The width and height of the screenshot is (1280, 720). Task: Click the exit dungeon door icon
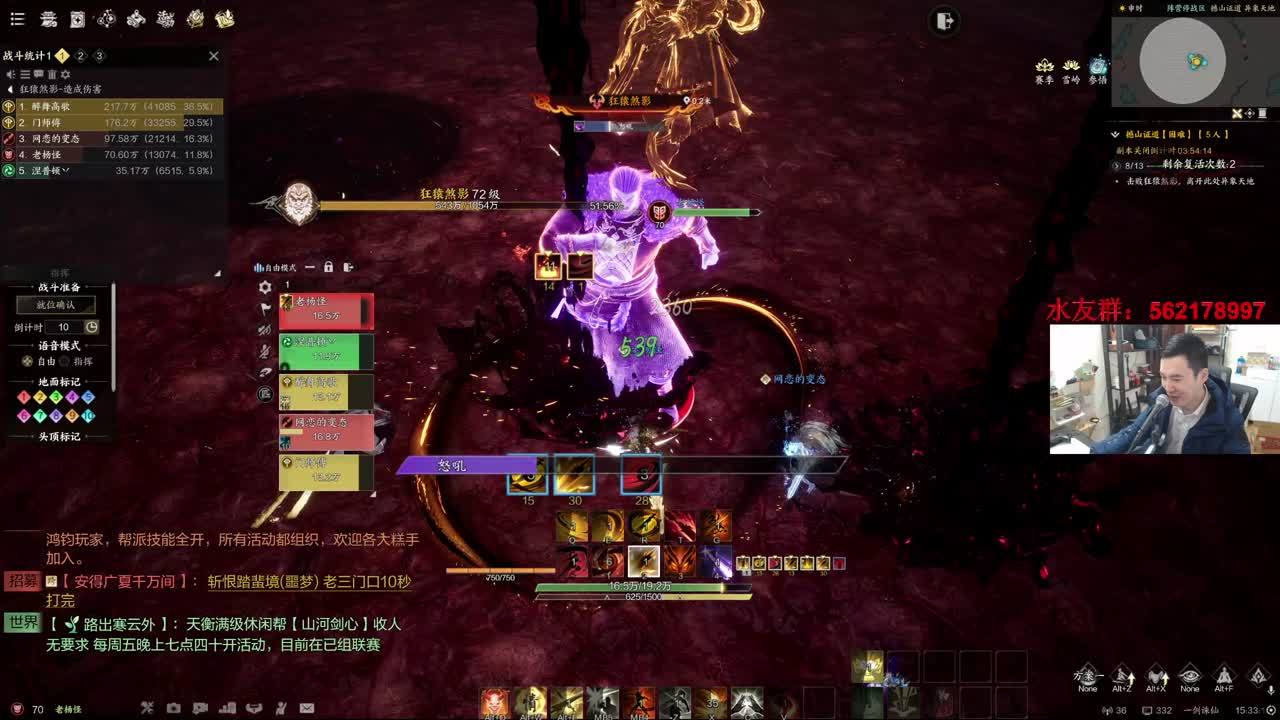point(944,21)
